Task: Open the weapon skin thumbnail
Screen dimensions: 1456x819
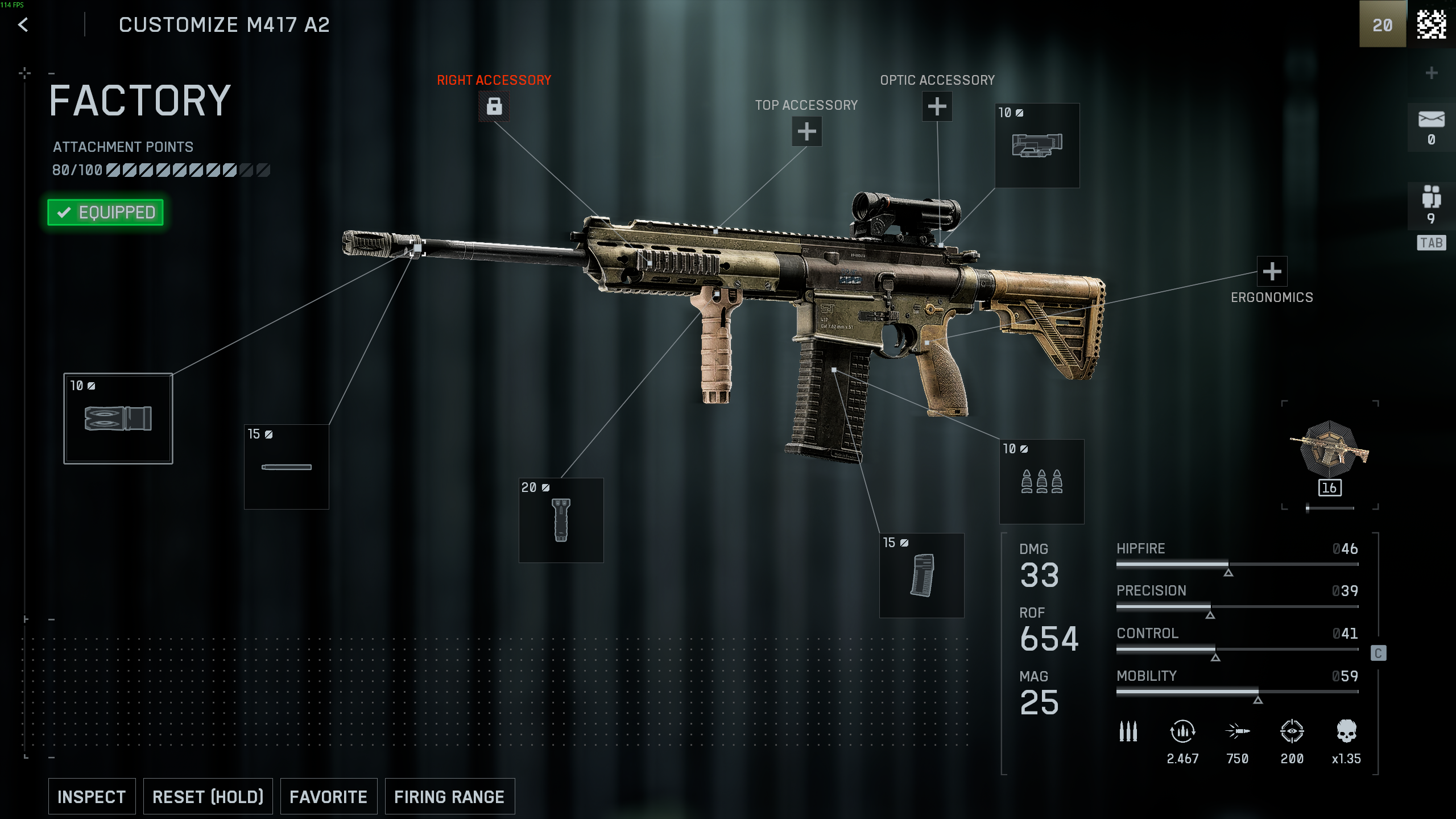Action: click(1329, 449)
